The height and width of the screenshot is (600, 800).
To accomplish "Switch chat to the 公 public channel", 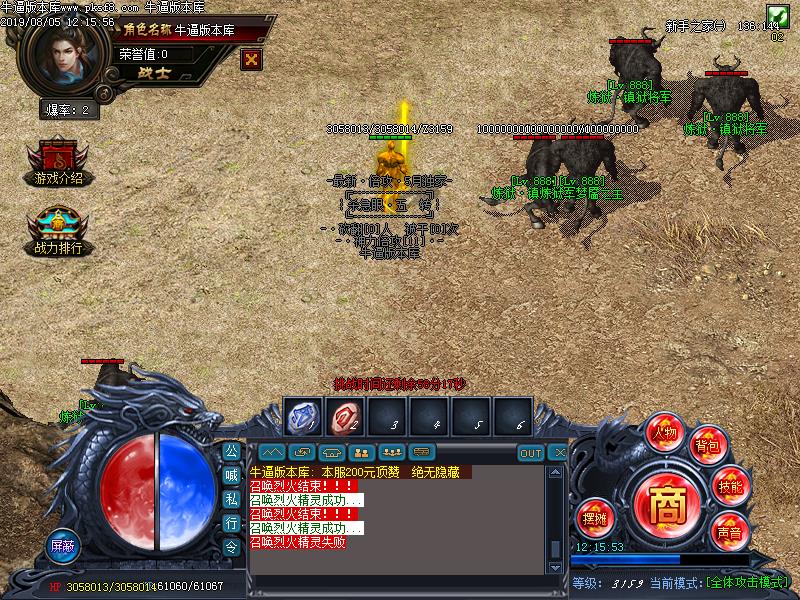I will 231,451.
